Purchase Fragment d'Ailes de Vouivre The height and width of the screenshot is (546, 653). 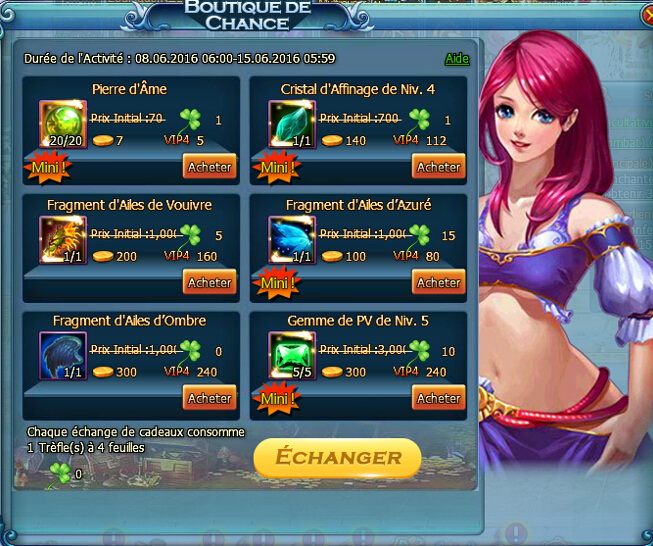209,283
